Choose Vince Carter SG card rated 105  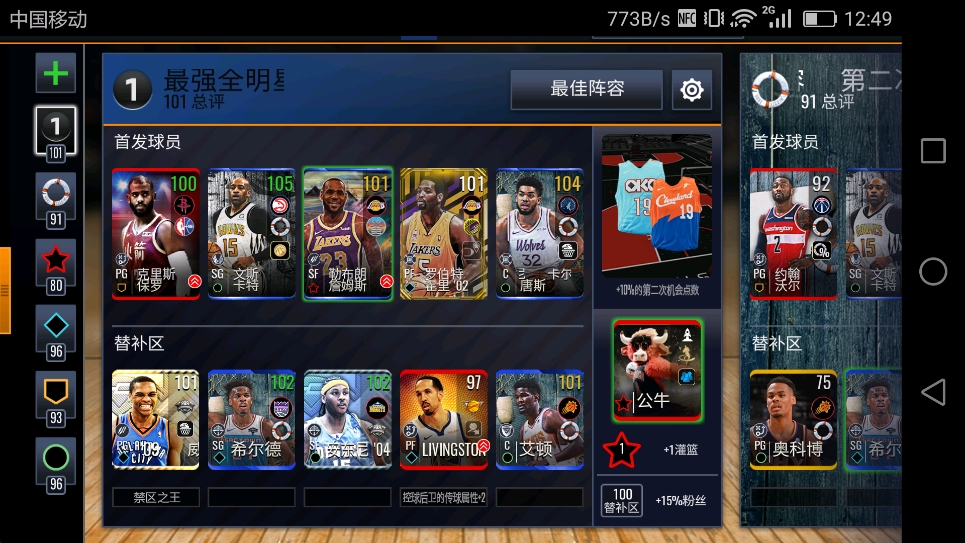click(252, 234)
